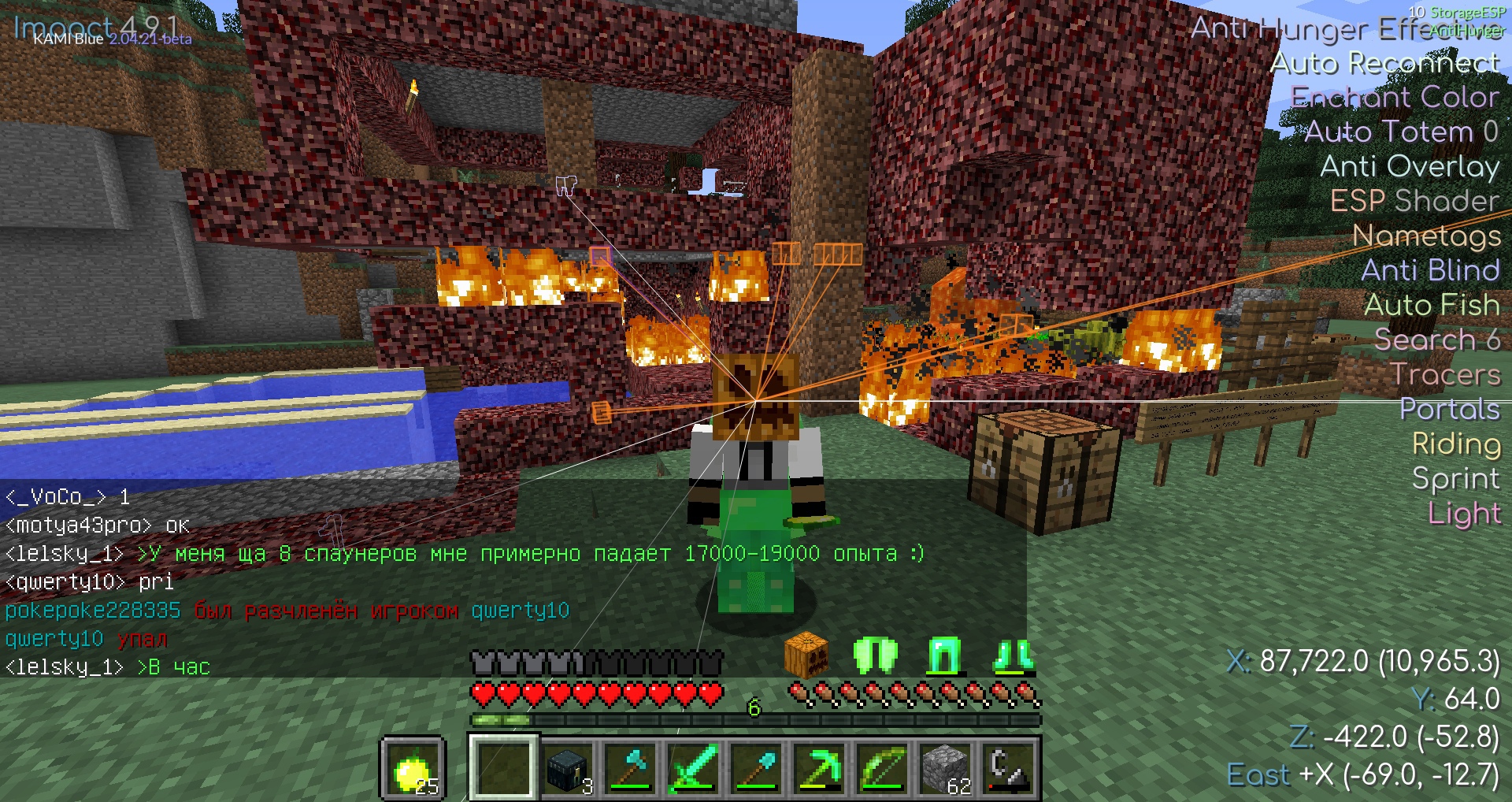This screenshot has width=1512, height=802.
Task: Click the elytra armor icon
Action: (875, 655)
